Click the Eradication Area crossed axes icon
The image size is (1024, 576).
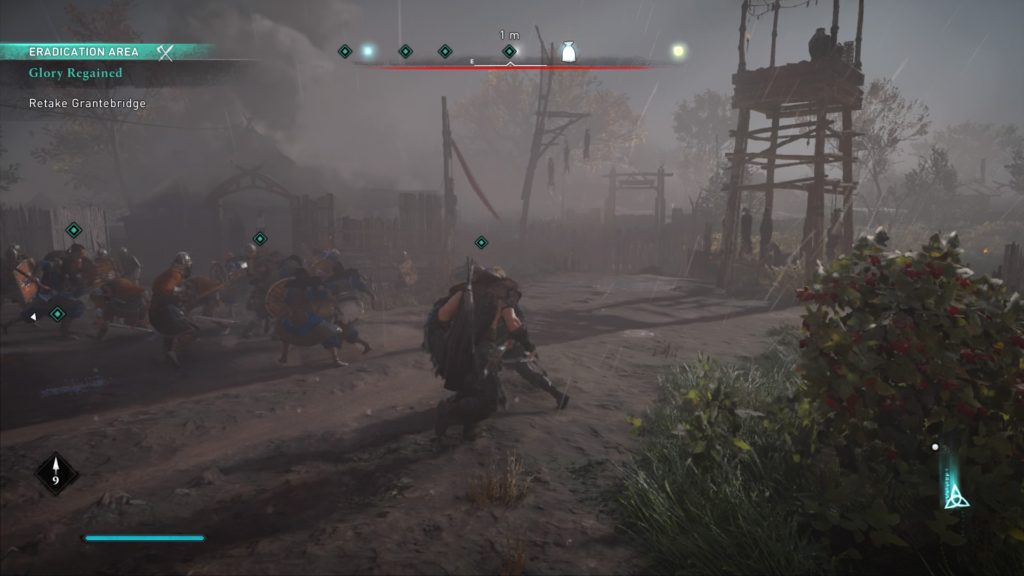pos(166,52)
